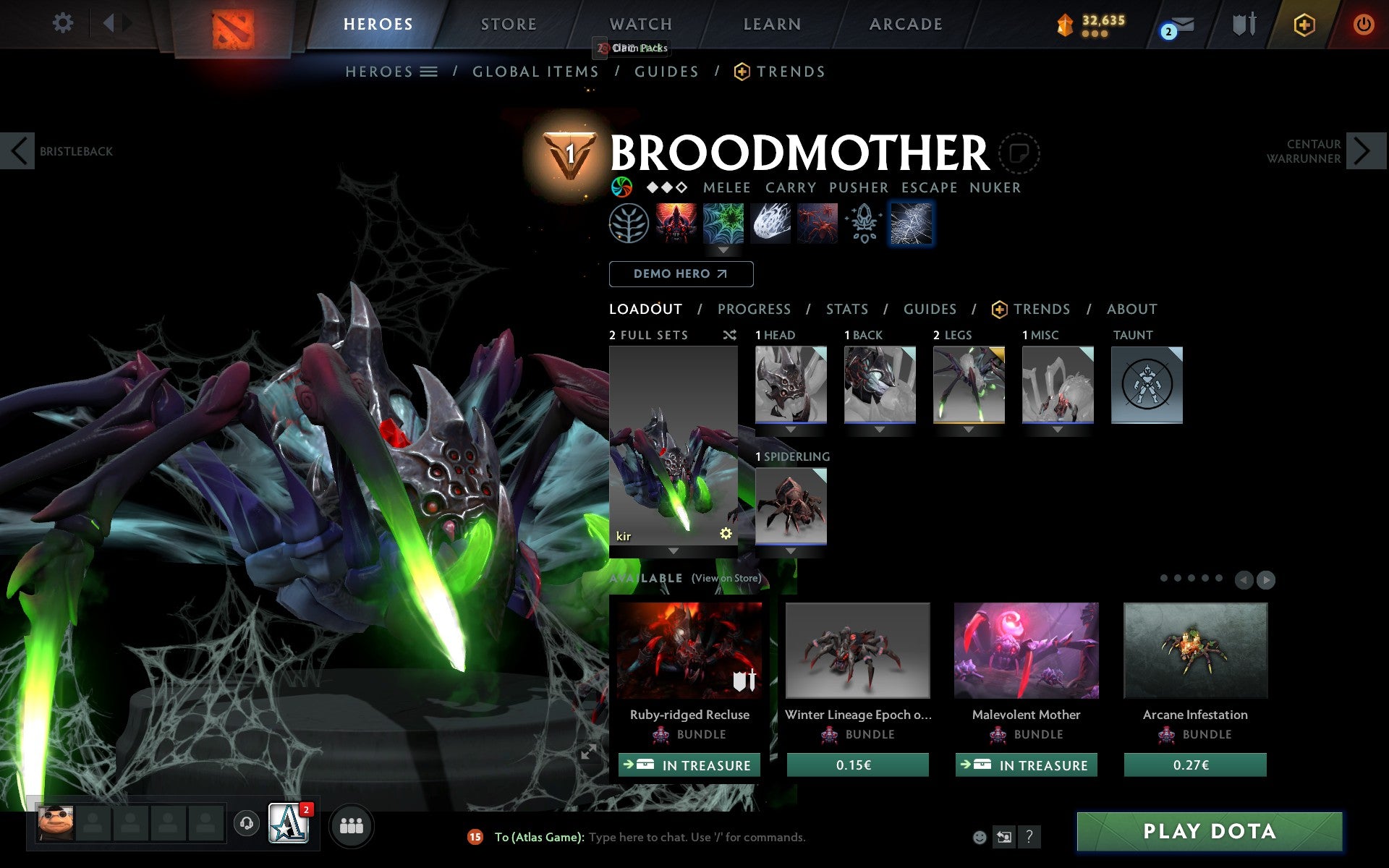Open Broodmother's Insatiable Hunger ability icon
This screenshot has width=1389, height=868.
pos(677,224)
